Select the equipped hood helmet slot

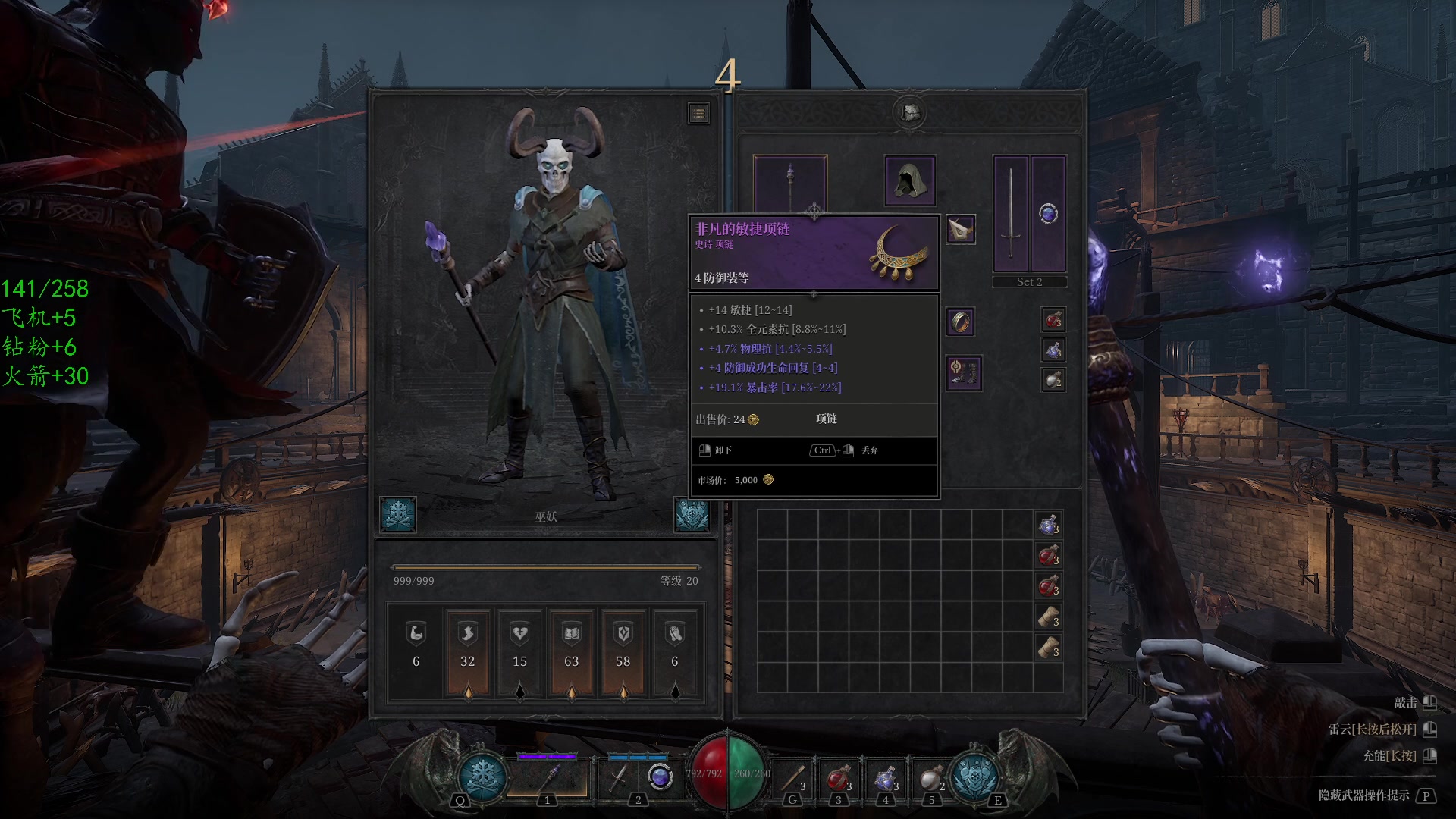909,180
